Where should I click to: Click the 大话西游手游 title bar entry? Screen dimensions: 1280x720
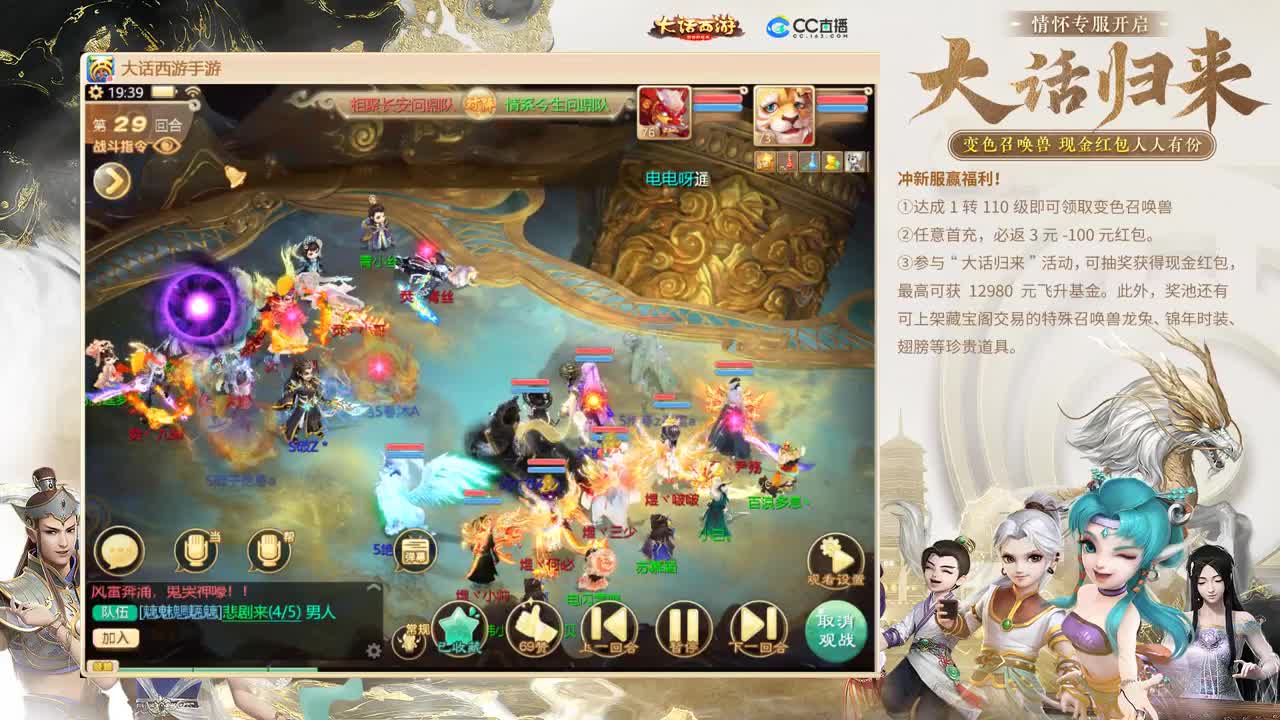pos(170,70)
